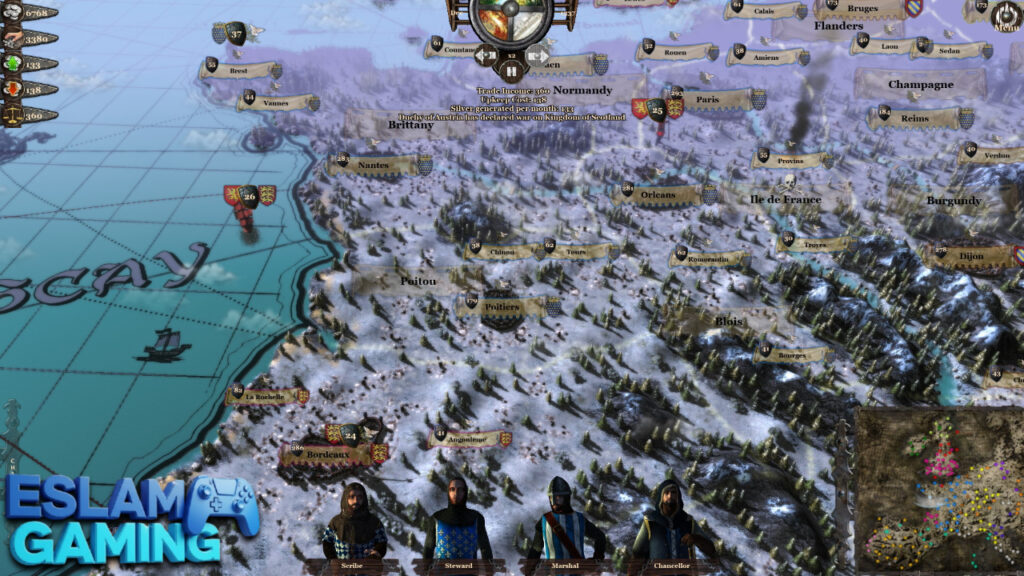The height and width of the screenshot is (576, 1024).
Task: Click the minimap of Europe
Action: click(x=939, y=490)
